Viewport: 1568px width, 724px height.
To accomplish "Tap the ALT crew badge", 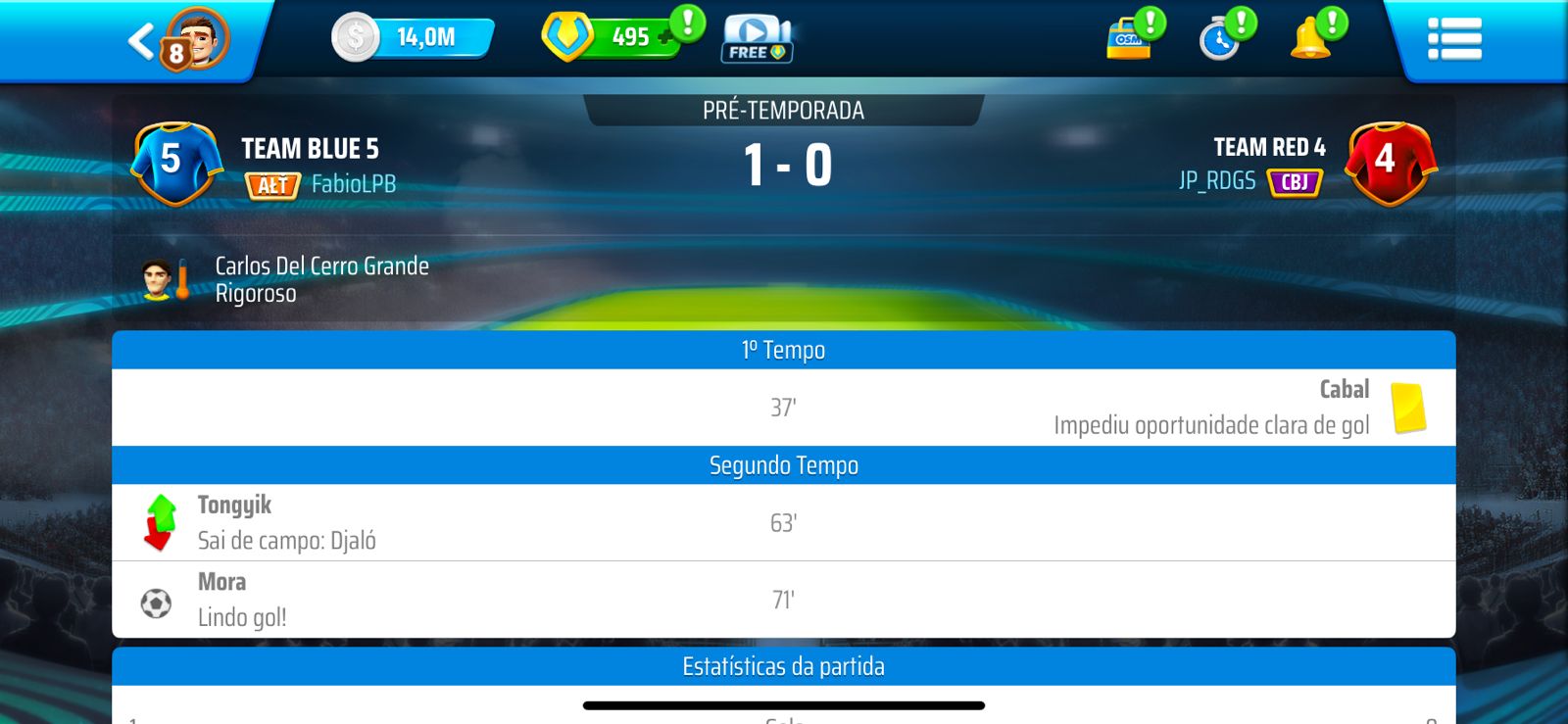I will (272, 185).
